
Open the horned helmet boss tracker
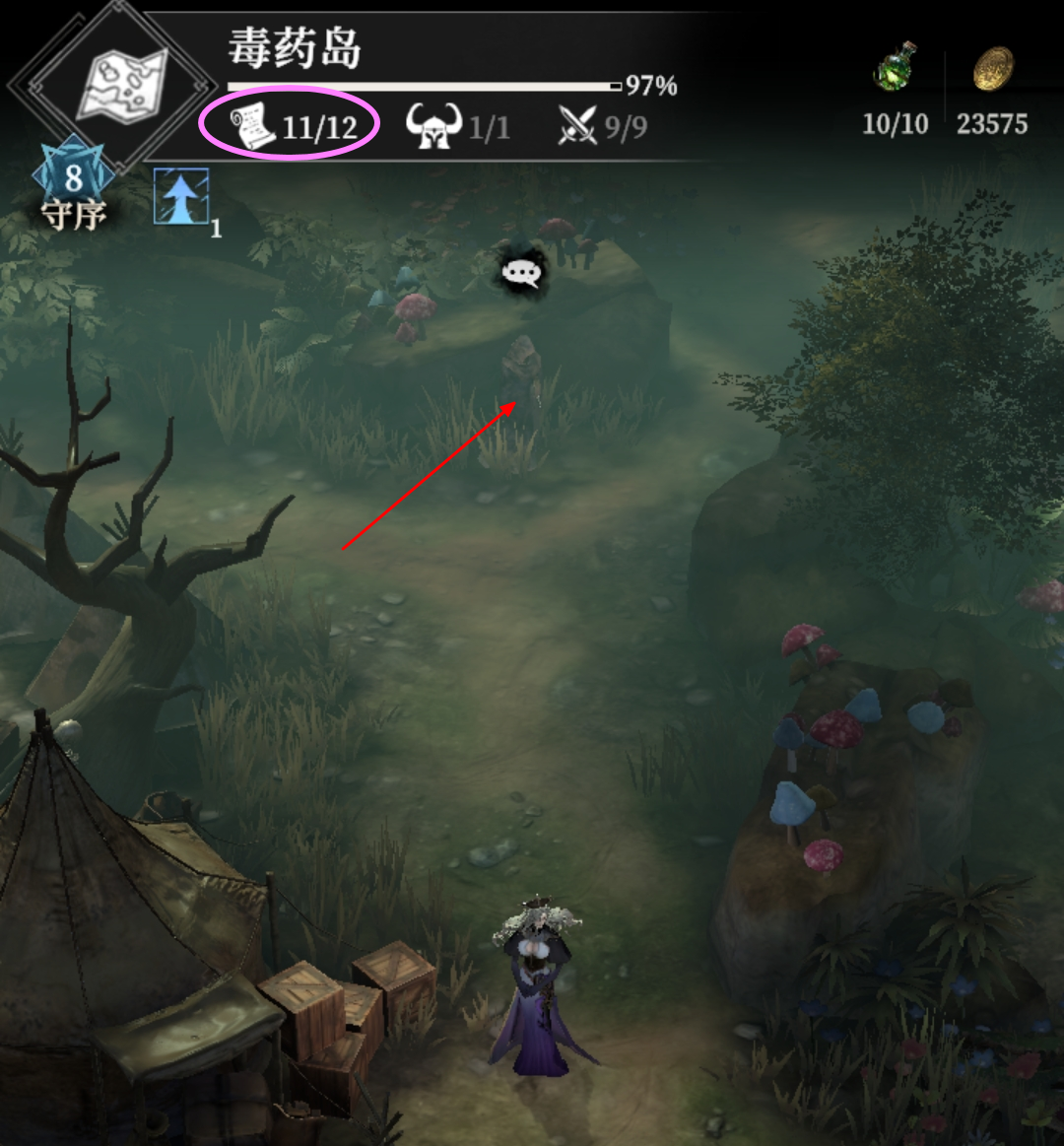(x=434, y=127)
